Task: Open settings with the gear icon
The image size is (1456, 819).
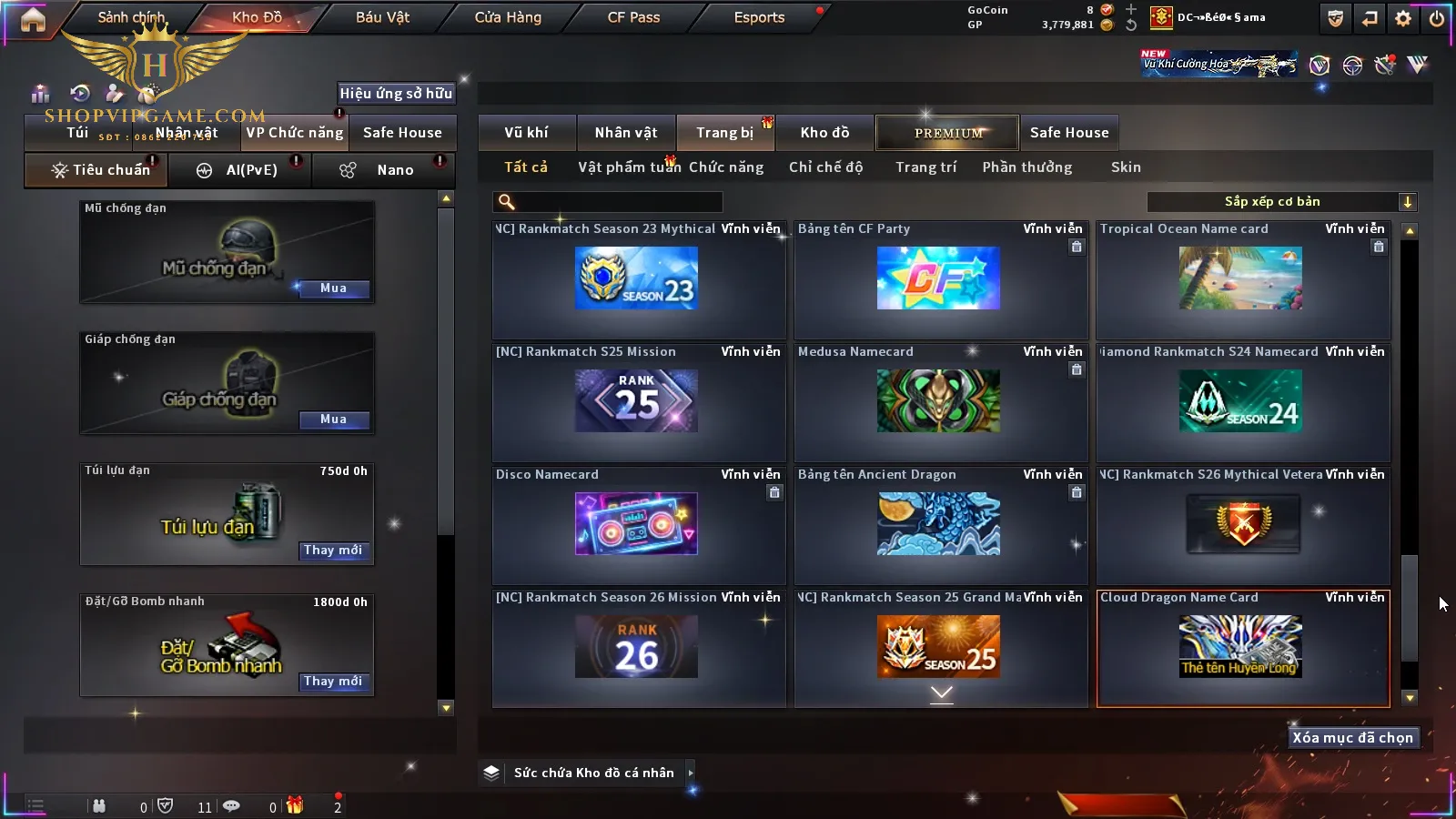Action: (1403, 18)
